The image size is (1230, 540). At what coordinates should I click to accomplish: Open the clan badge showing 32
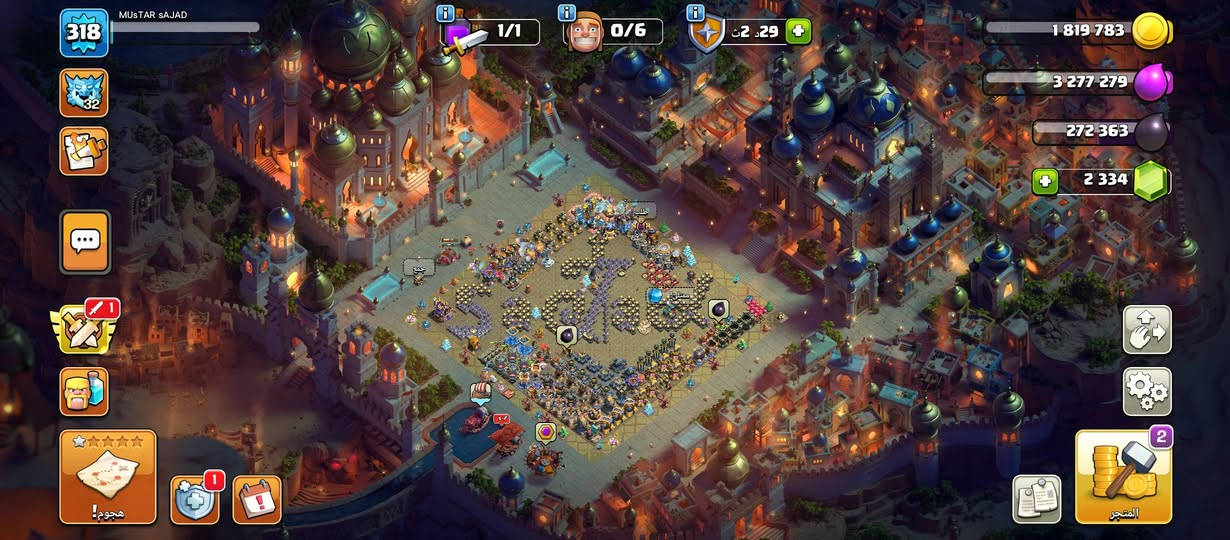pos(84,92)
